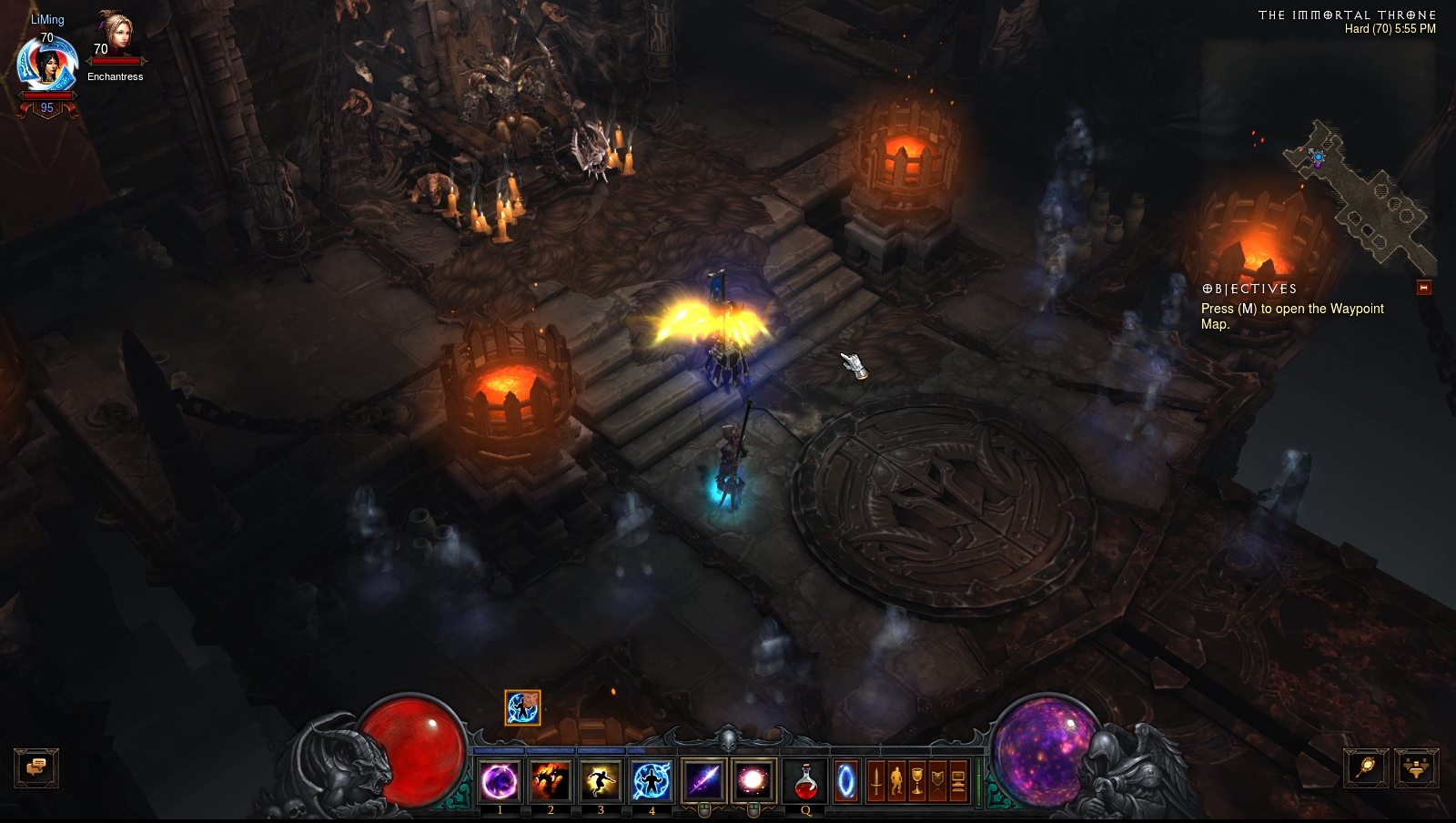Open the game menu computer button
The width and height of the screenshot is (1456, 823).
tap(958, 781)
